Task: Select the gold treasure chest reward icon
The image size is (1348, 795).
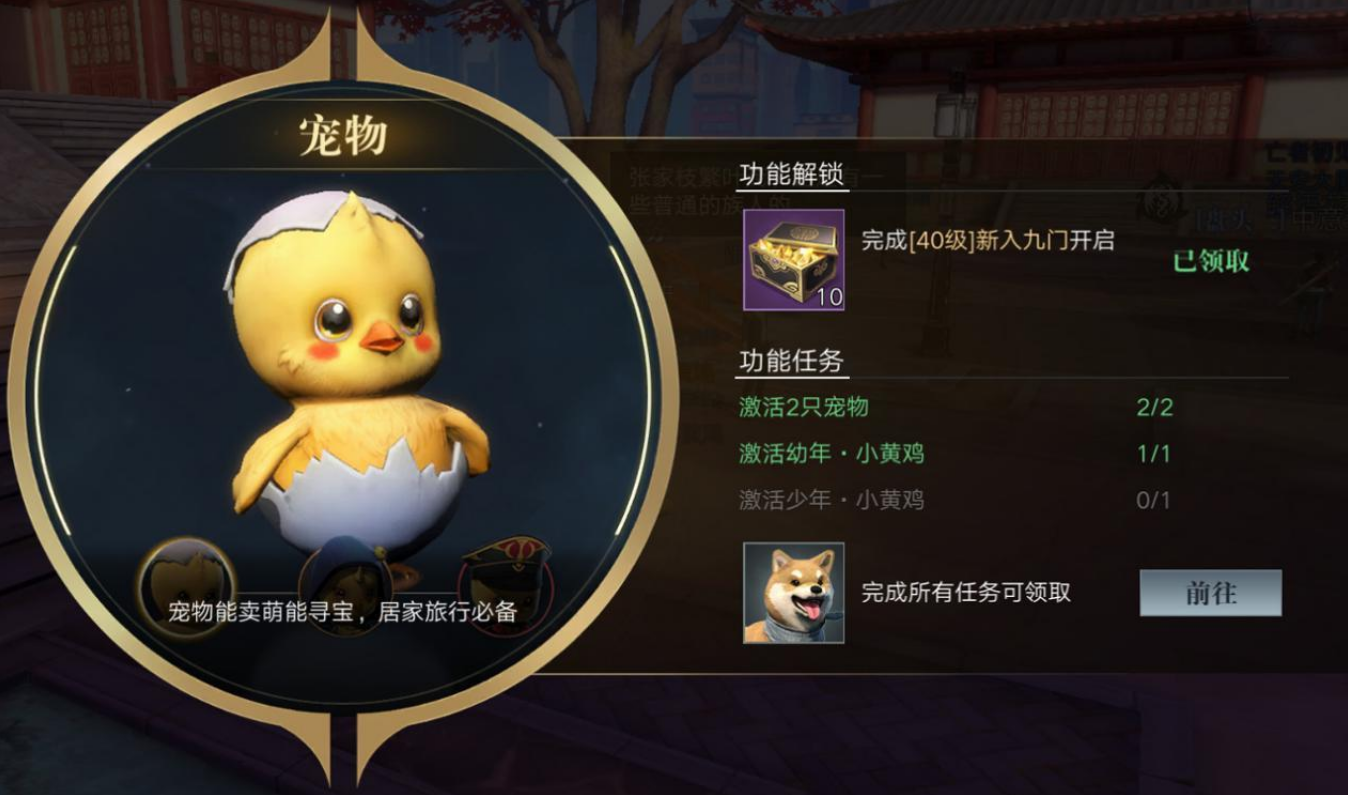Action: point(794,260)
